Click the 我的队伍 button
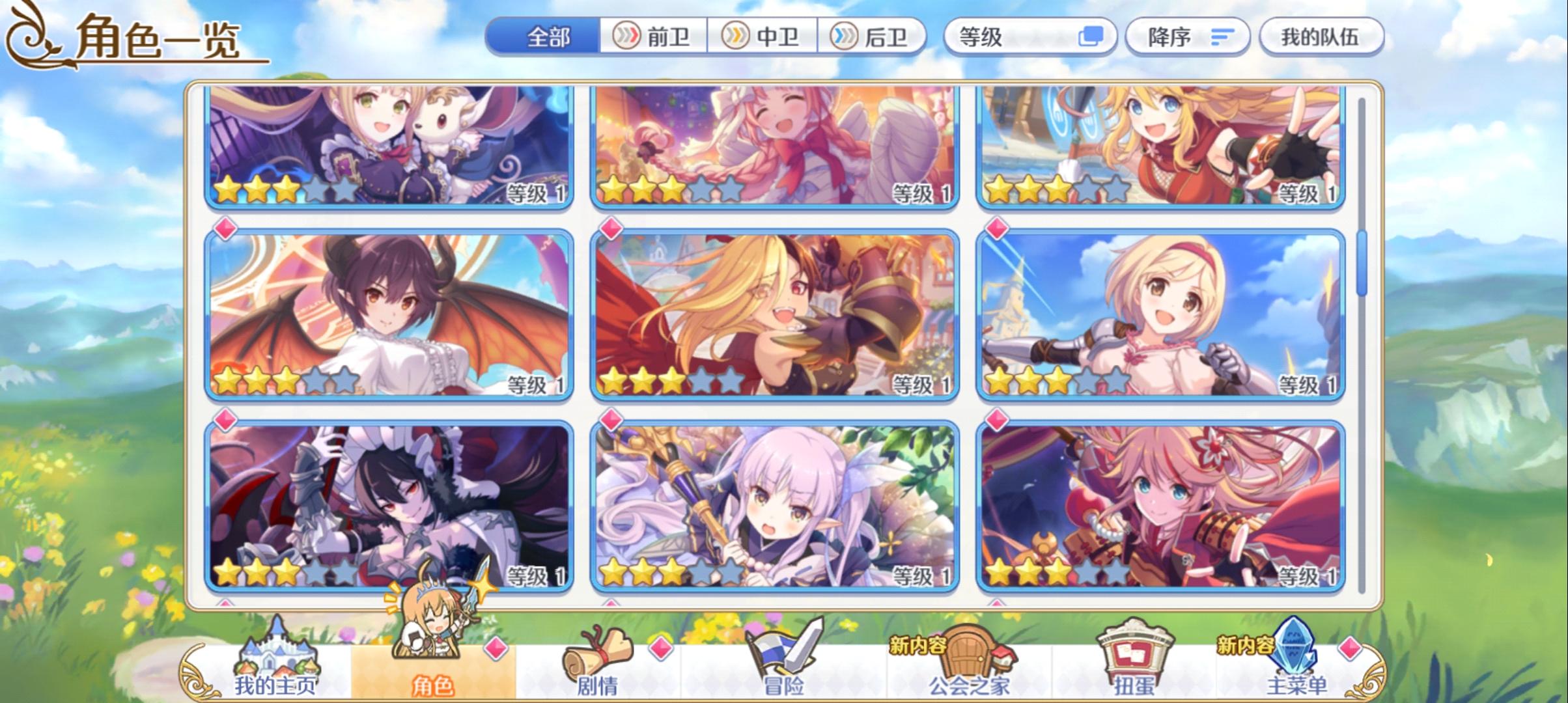 click(1322, 37)
